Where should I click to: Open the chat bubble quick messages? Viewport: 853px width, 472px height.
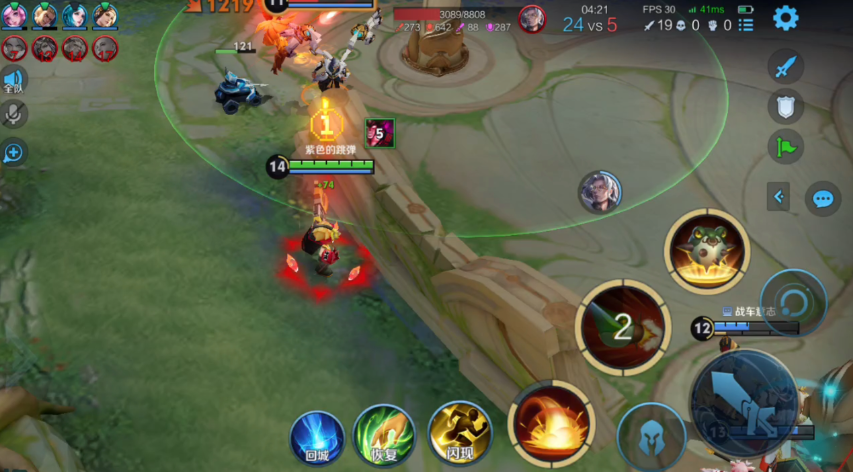[822, 198]
